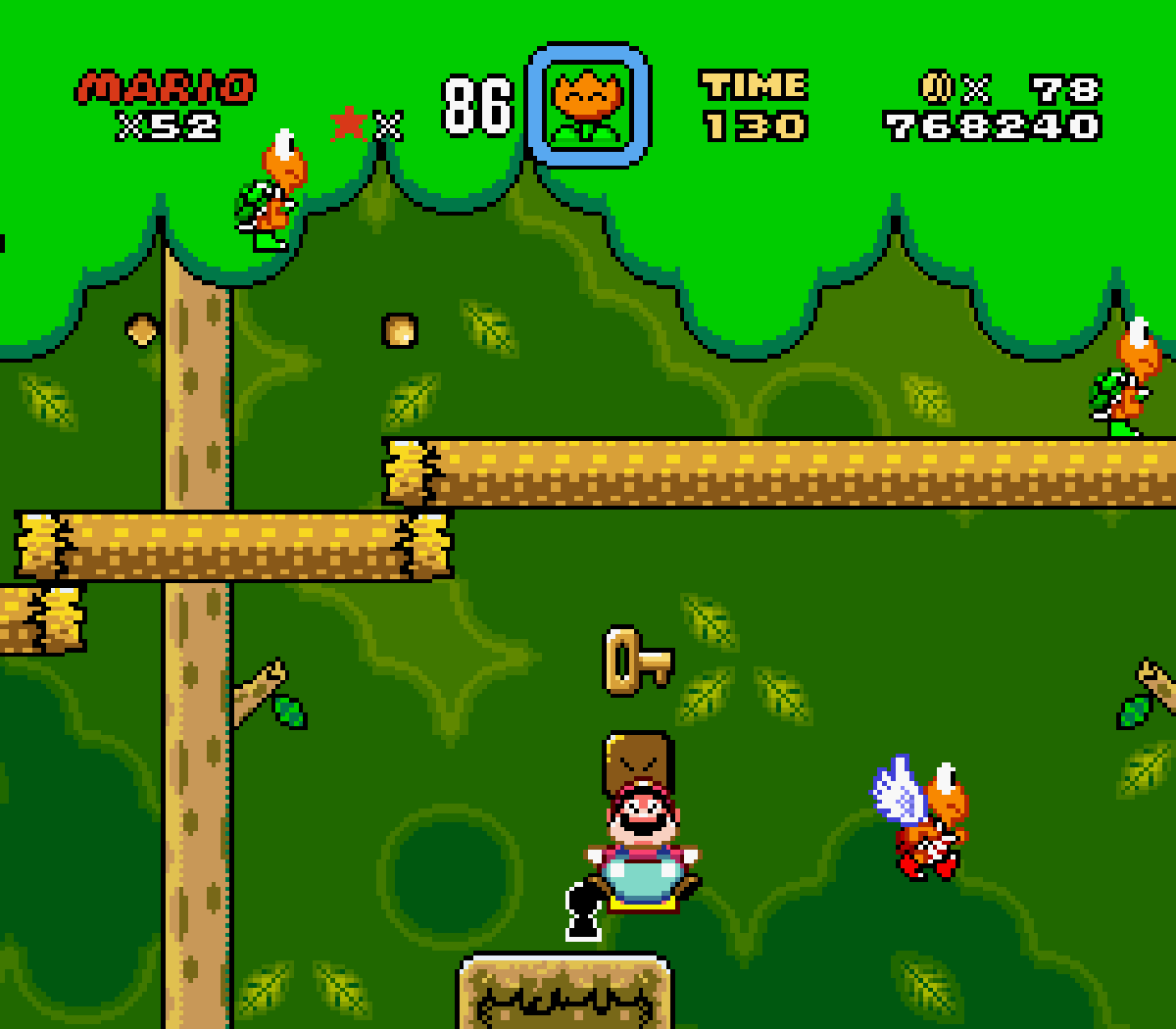Select the reserve Fire Flower item box
This screenshot has width=1176, height=1029.
click(588, 105)
